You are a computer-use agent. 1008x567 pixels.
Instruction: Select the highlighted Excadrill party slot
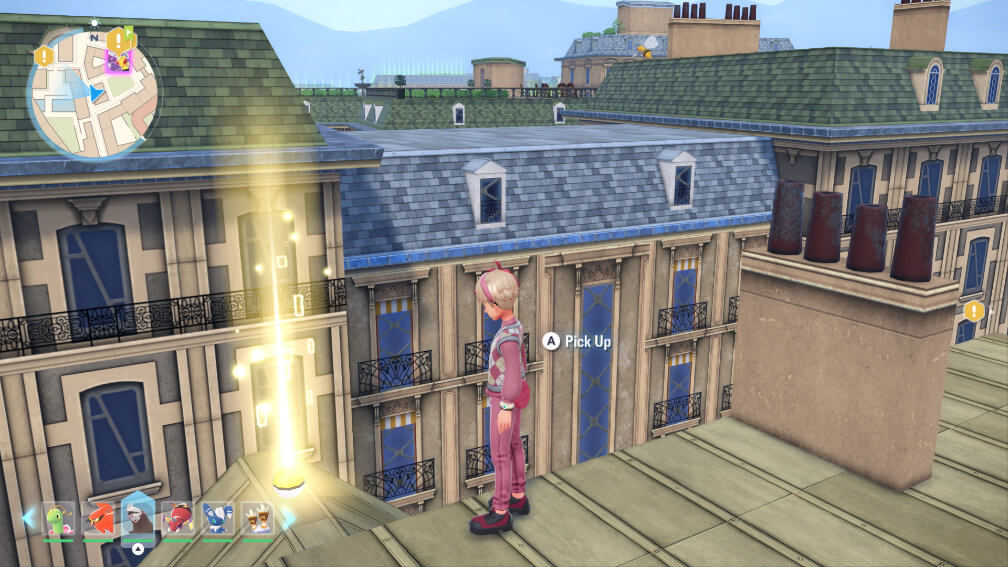tap(138, 518)
